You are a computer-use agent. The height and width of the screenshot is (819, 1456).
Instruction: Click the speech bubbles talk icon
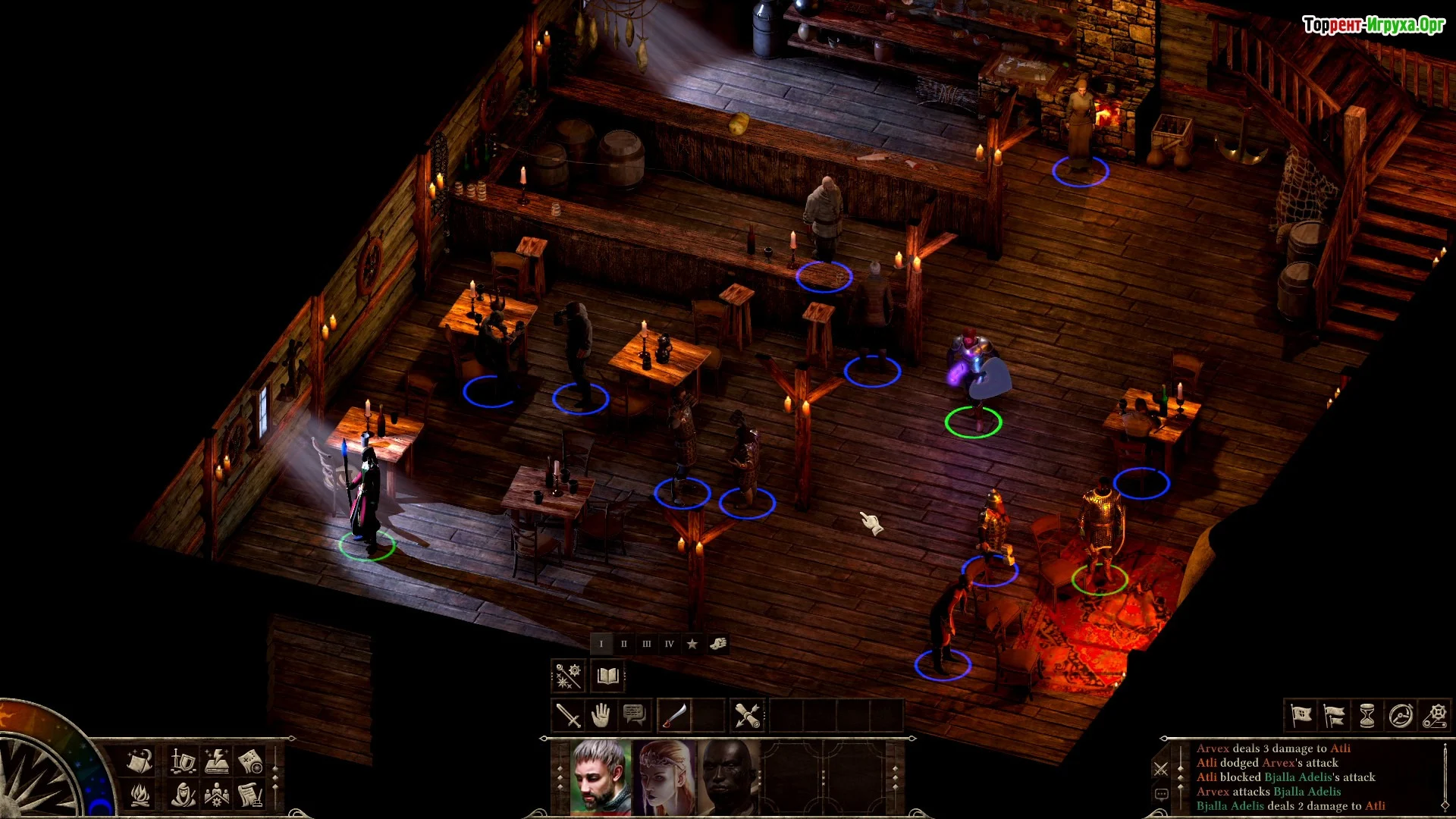634,715
